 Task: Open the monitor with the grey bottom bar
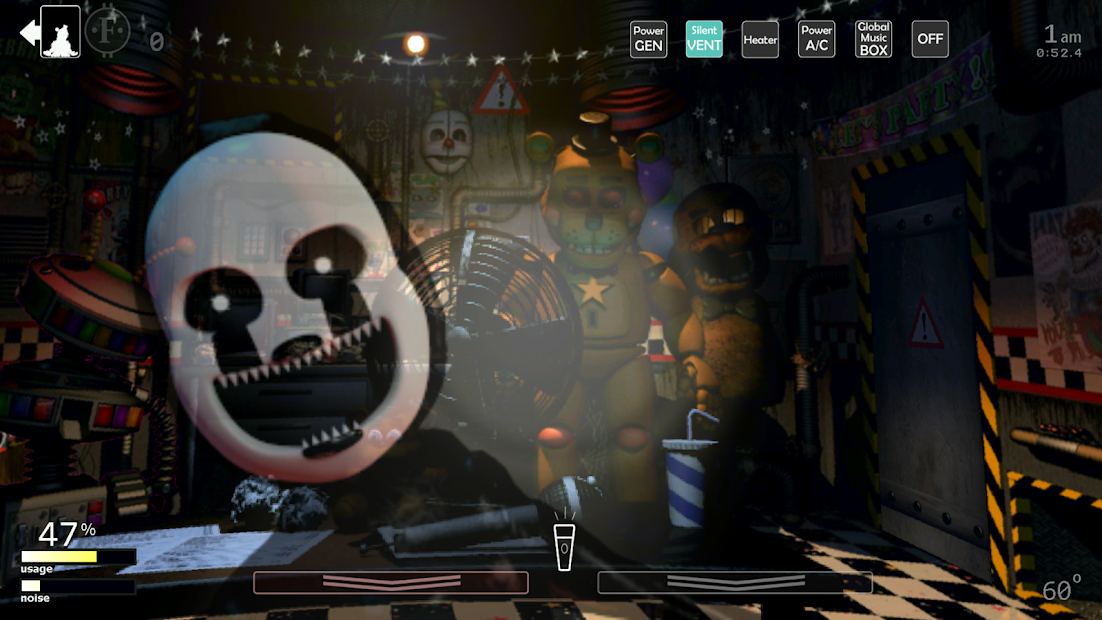[735, 582]
